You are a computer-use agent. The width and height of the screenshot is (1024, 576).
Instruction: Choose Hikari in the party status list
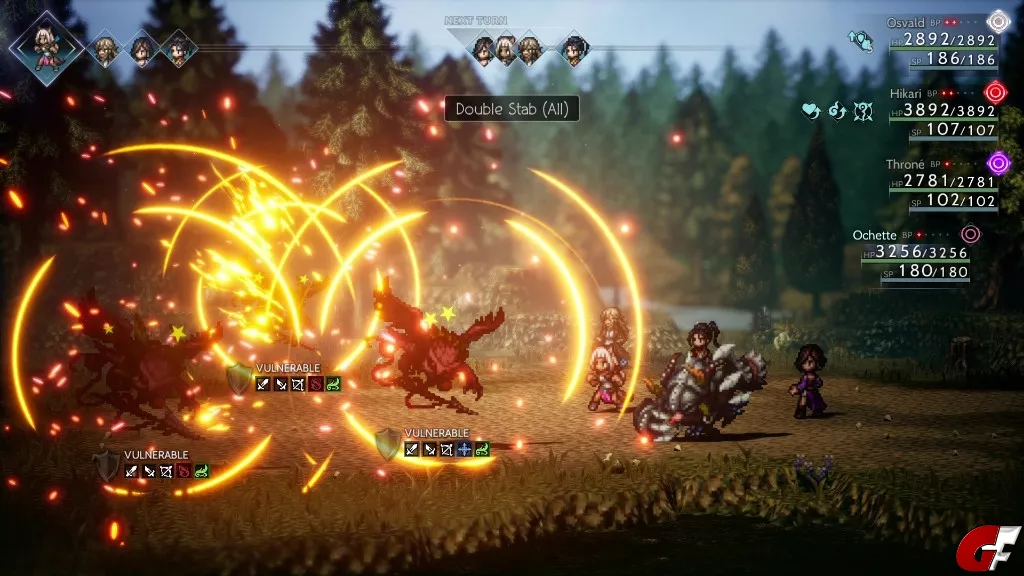pyautogui.click(x=907, y=92)
